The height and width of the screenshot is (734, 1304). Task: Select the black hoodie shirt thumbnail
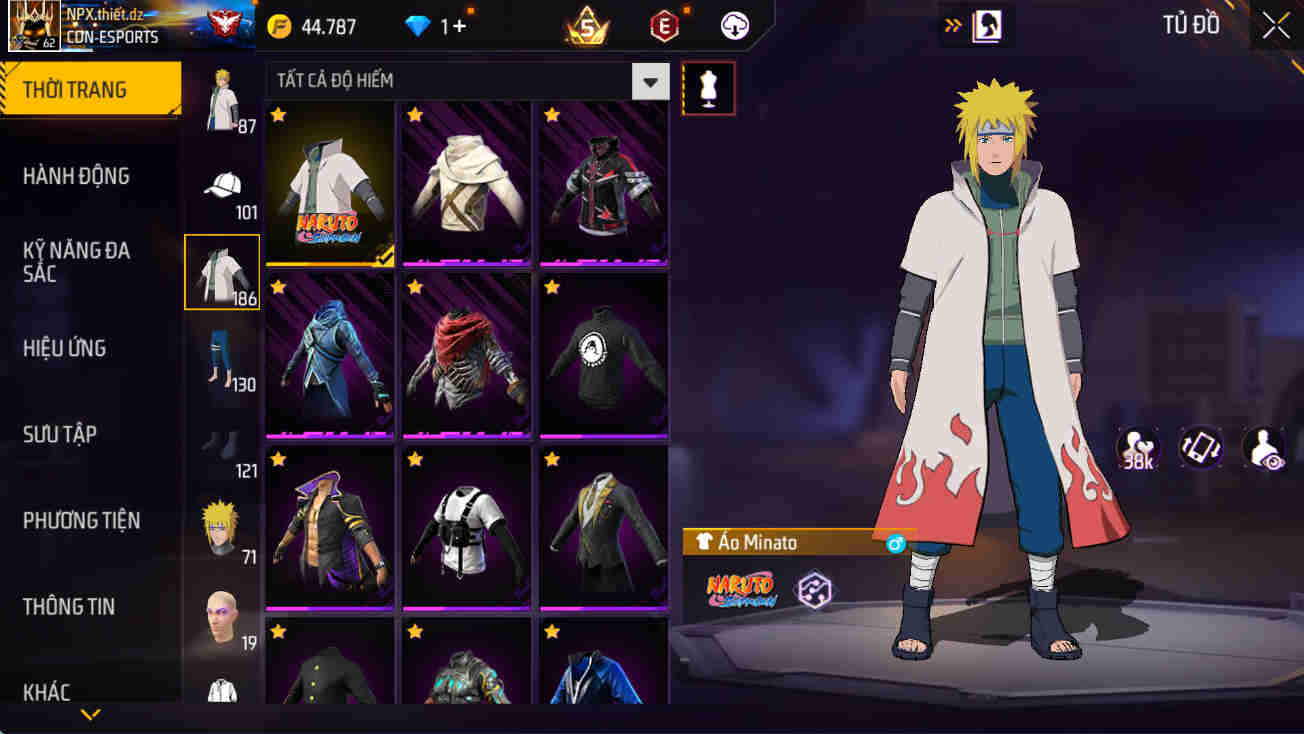[602, 355]
